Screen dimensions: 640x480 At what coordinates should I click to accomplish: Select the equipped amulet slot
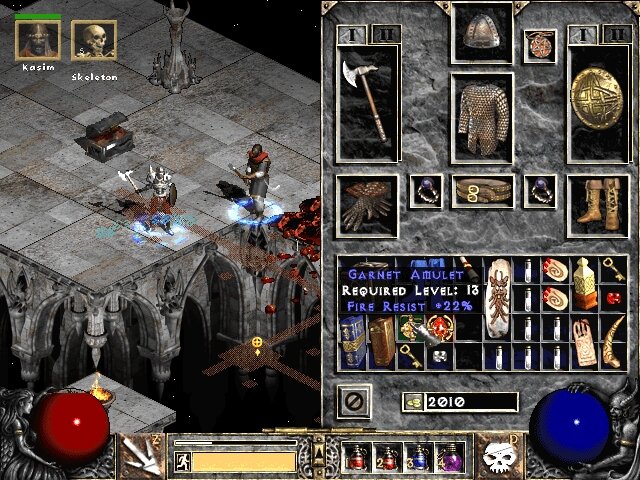539,45
